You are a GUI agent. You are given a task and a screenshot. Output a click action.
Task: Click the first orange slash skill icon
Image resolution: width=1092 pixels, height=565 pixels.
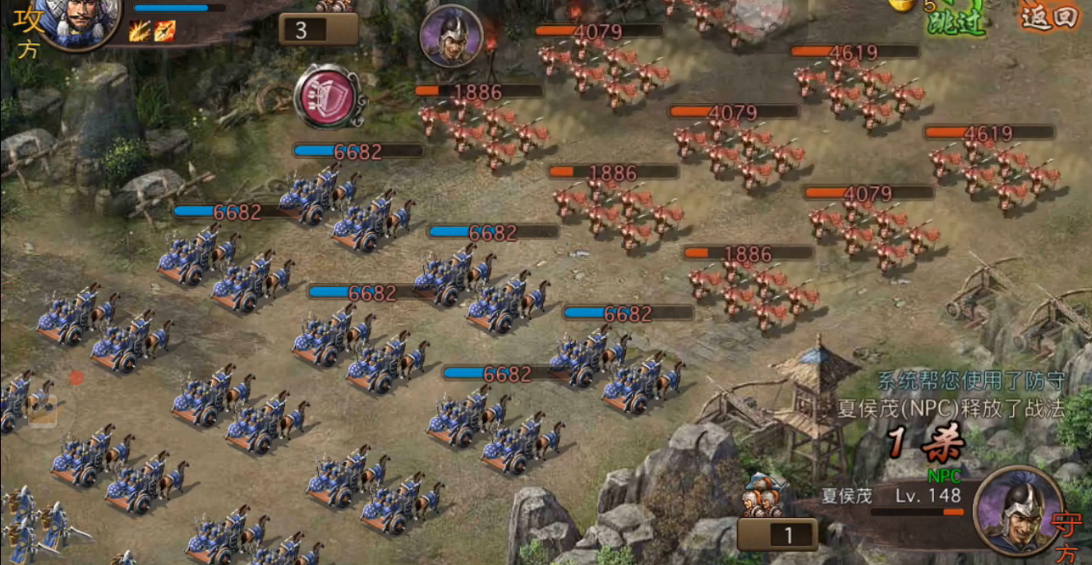point(139,32)
